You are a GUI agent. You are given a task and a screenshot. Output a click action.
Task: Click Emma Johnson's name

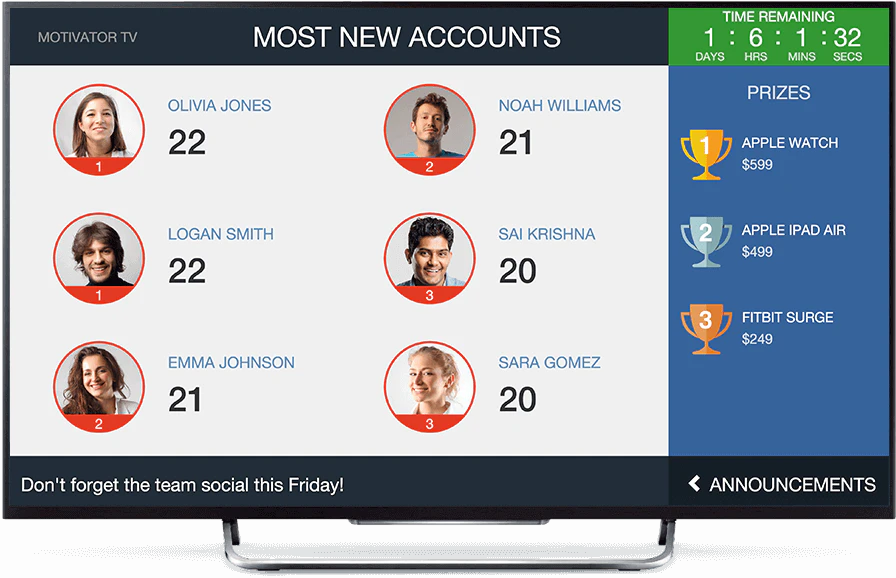pyautogui.click(x=231, y=363)
